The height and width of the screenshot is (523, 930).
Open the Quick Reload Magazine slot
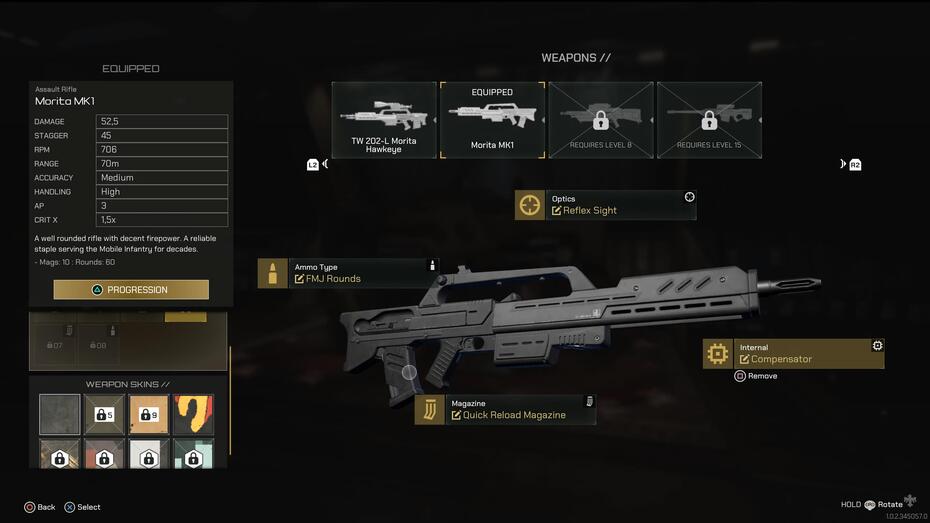point(505,410)
